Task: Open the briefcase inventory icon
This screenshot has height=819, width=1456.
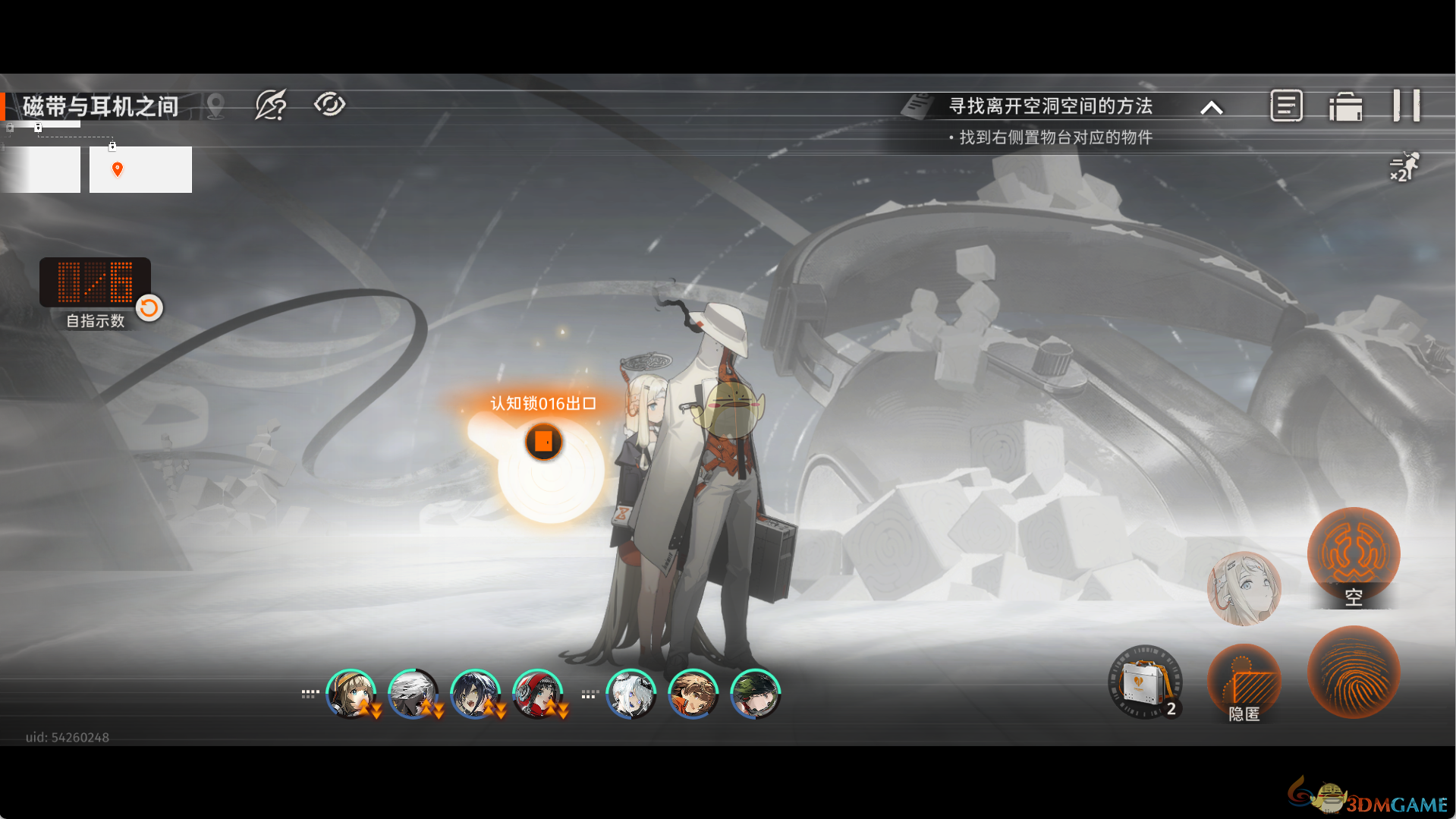Action: pos(1345,106)
